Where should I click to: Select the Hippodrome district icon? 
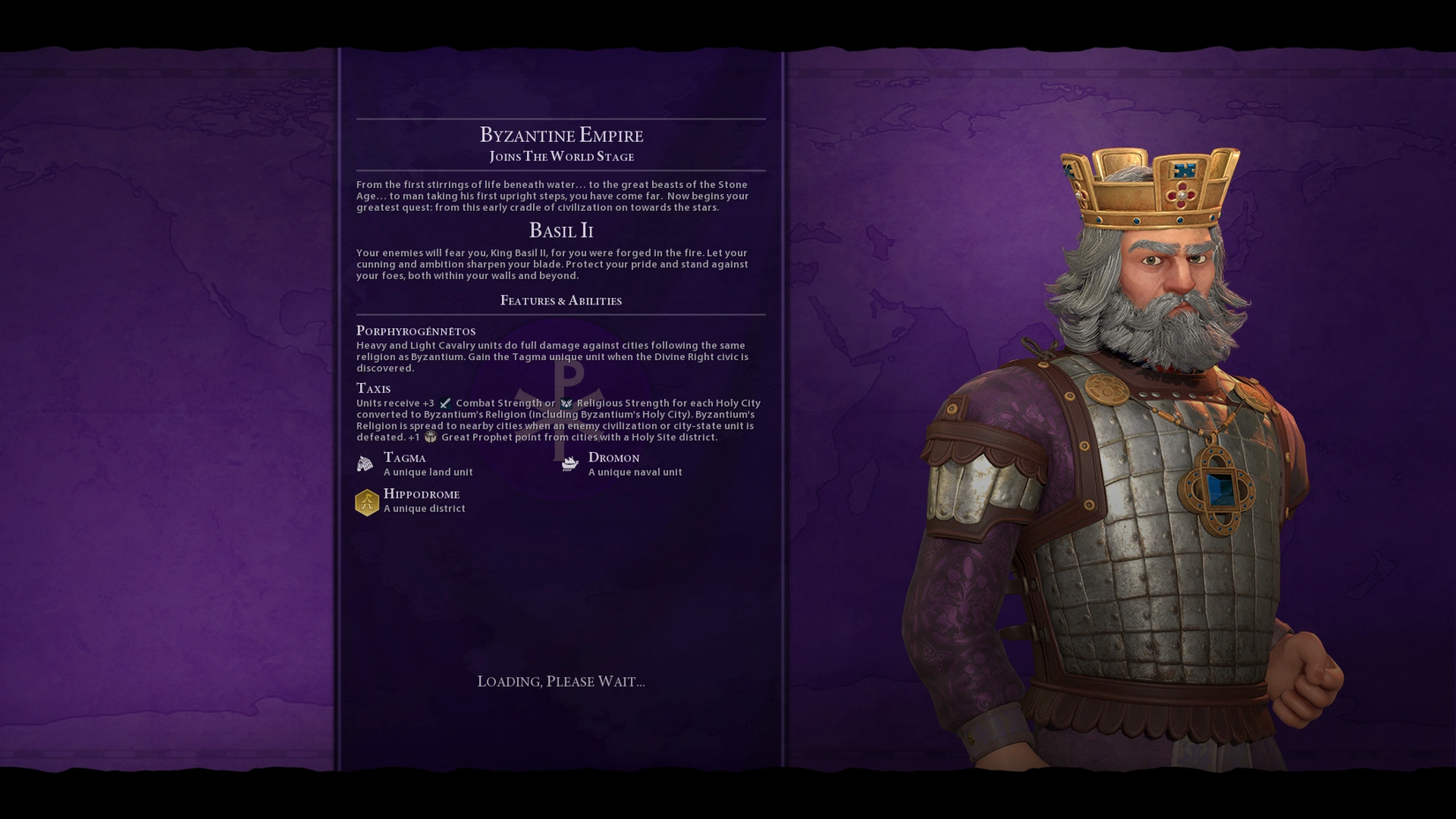coord(367,502)
